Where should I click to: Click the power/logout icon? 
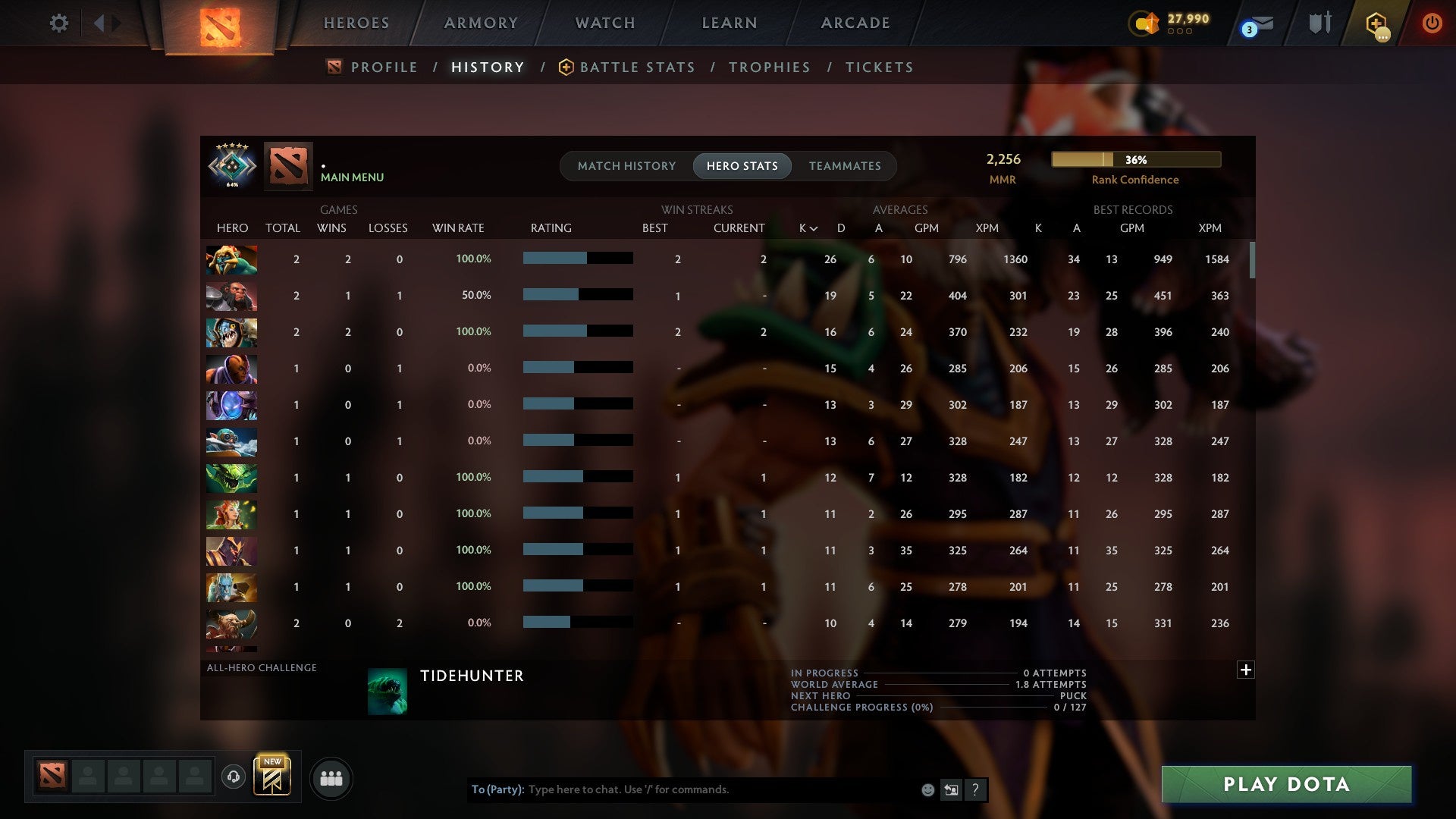pos(1432,24)
